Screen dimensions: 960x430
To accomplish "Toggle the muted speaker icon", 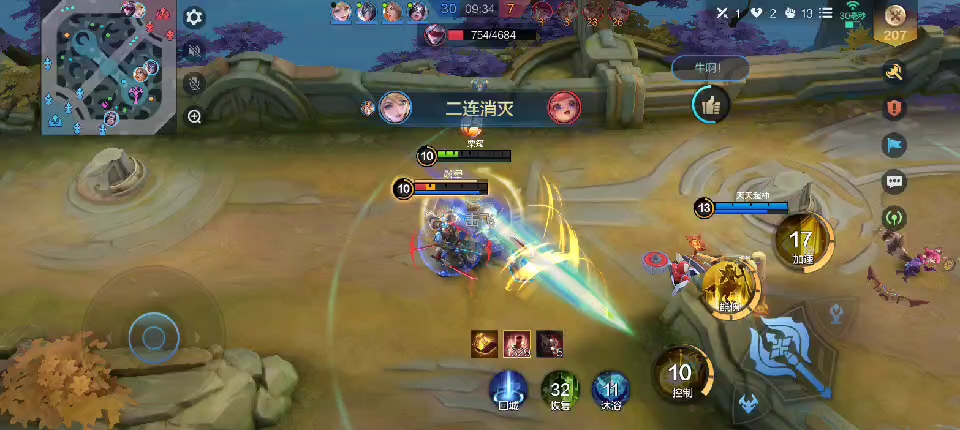I will point(194,50).
